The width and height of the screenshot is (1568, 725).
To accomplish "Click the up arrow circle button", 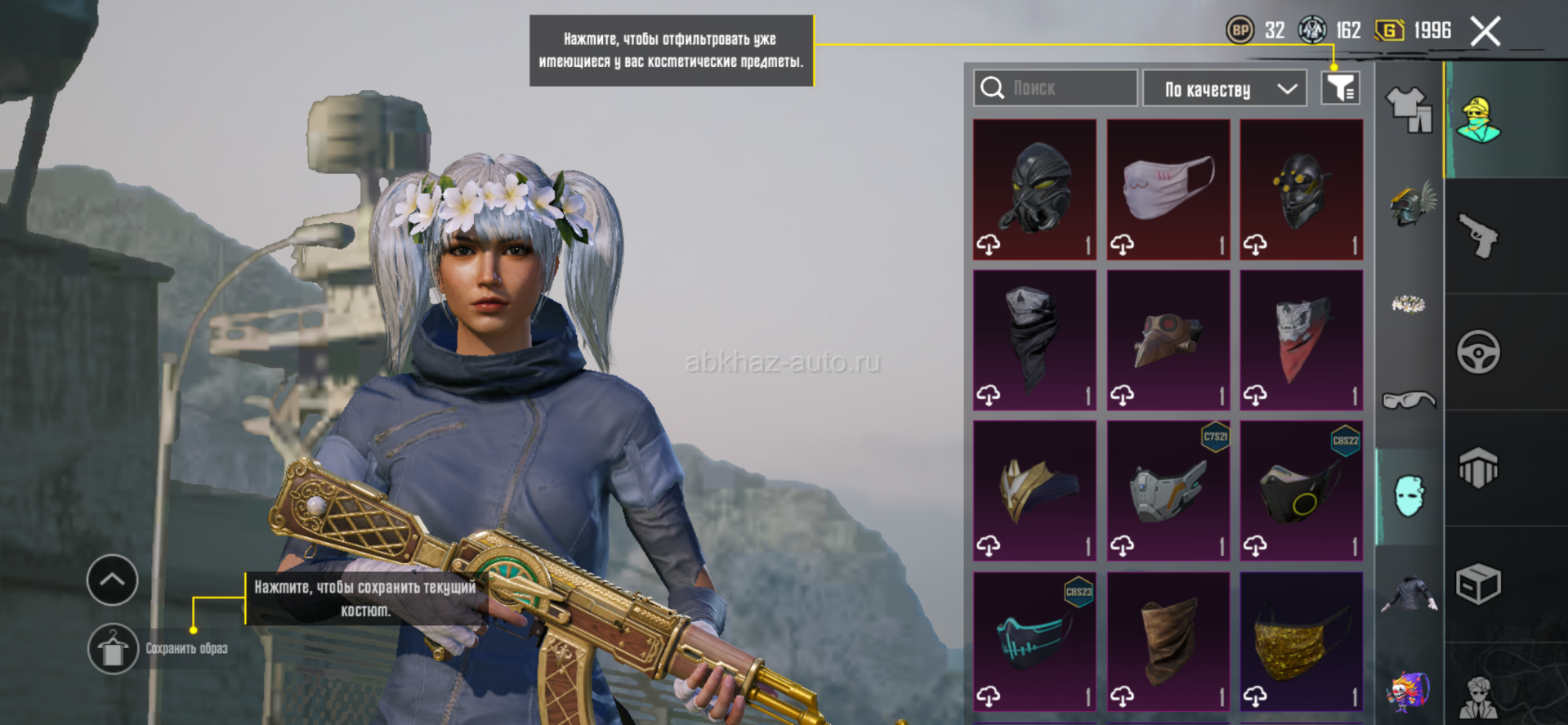I will (113, 580).
